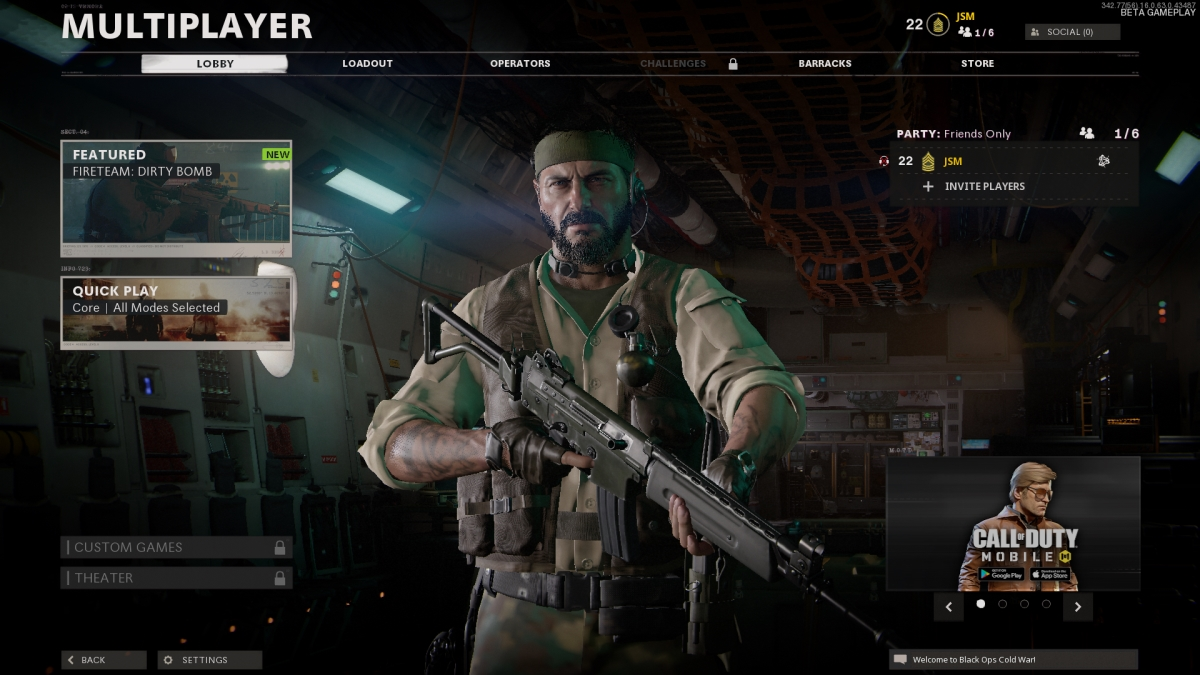Invite players to the party

[984, 186]
